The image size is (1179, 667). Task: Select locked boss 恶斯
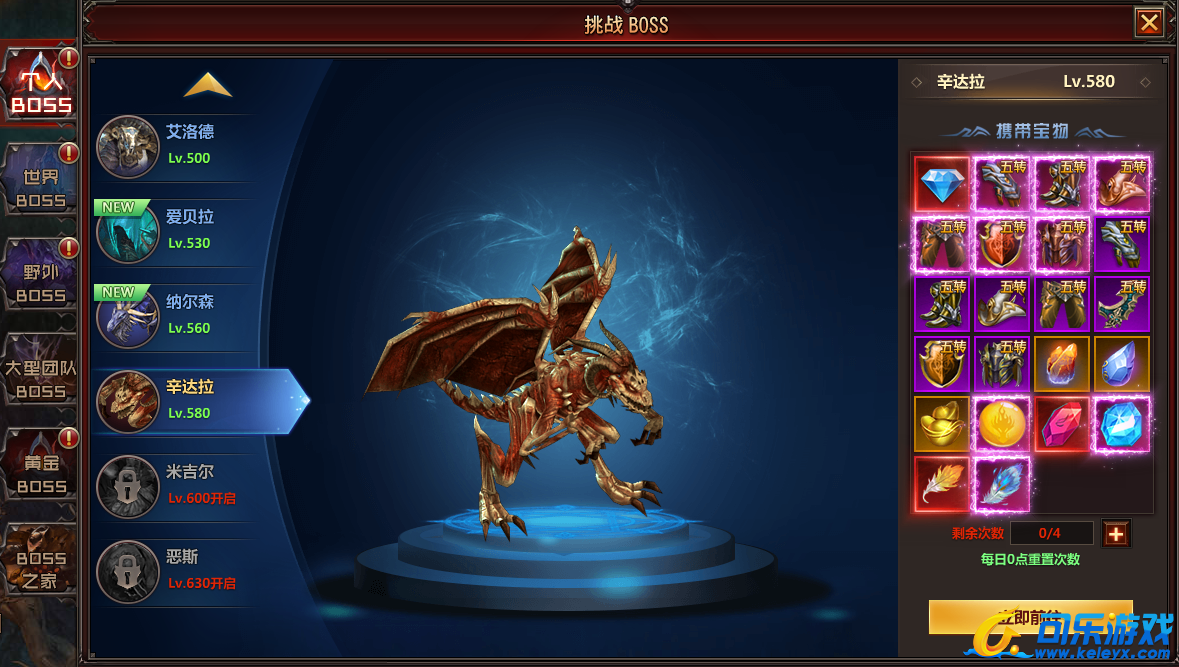175,571
